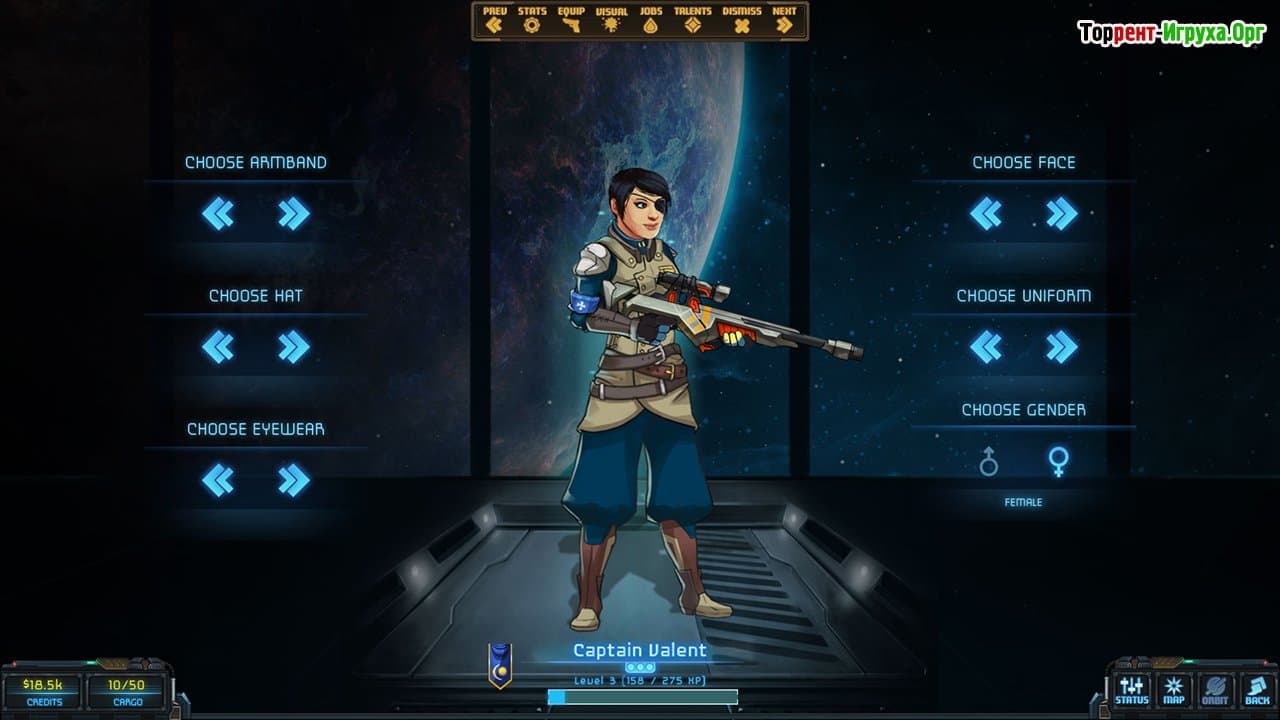Cycle to previous eyewear

(218, 481)
